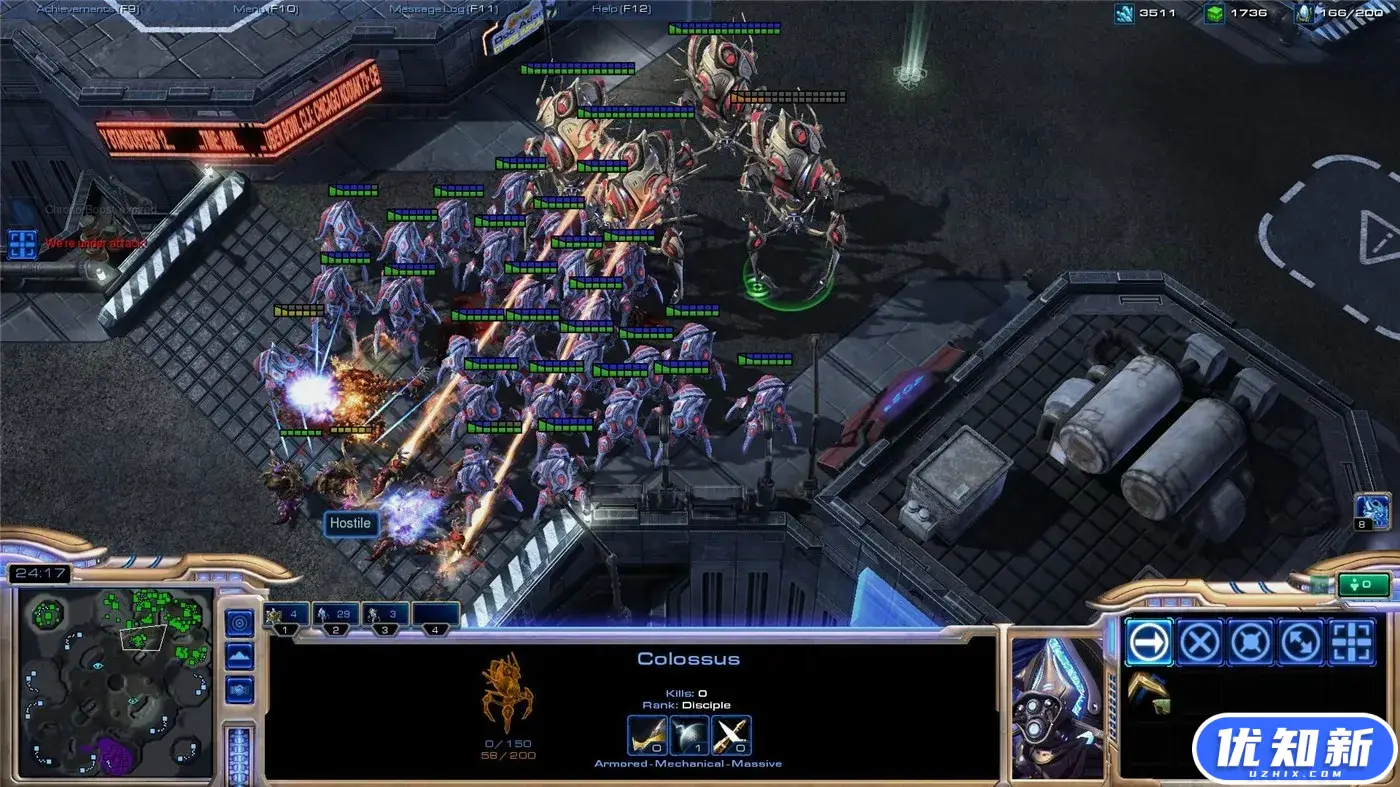Issue the Stop command
1400x787 pixels.
point(1200,642)
